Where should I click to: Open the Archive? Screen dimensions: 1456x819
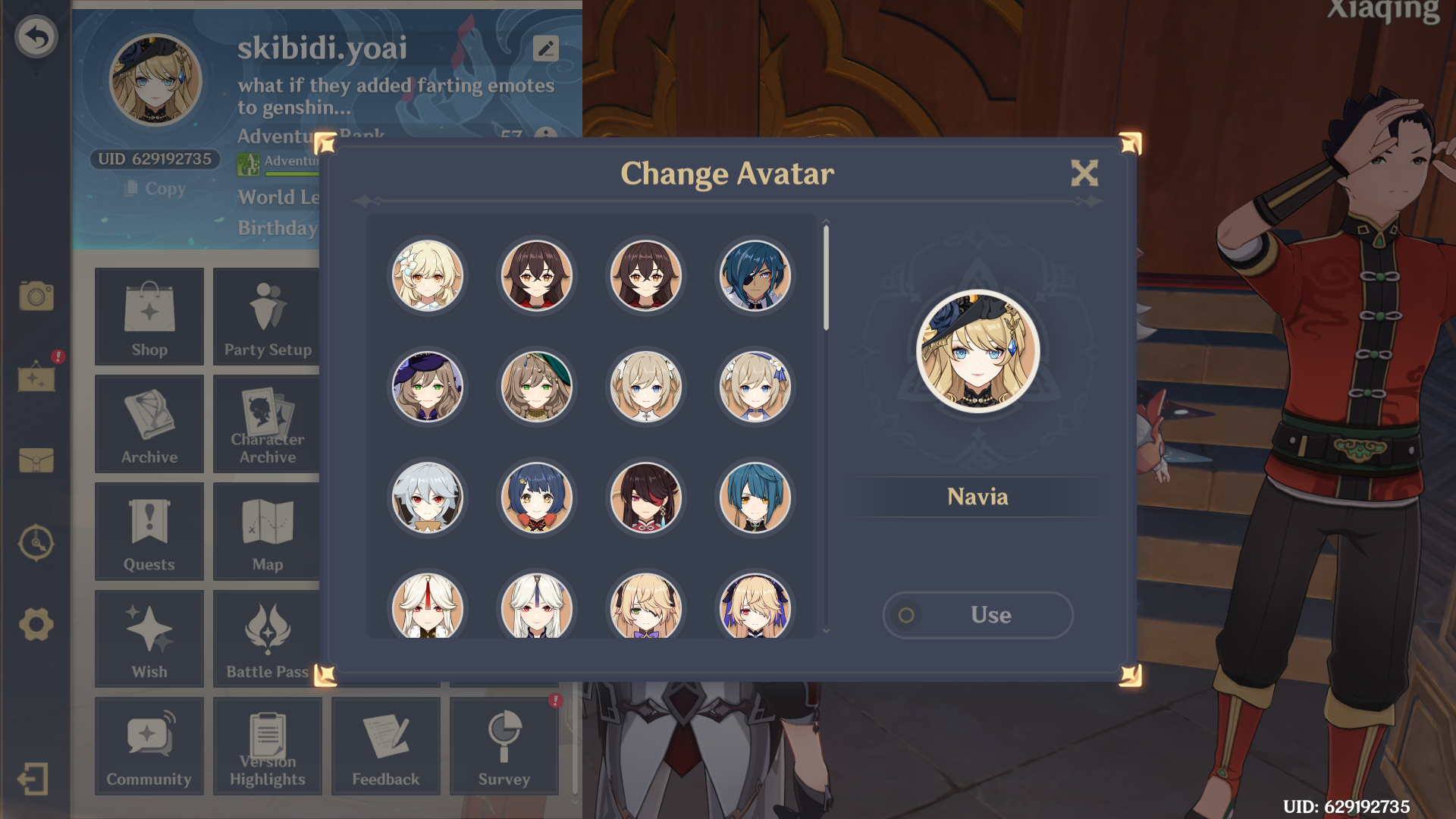tap(149, 424)
